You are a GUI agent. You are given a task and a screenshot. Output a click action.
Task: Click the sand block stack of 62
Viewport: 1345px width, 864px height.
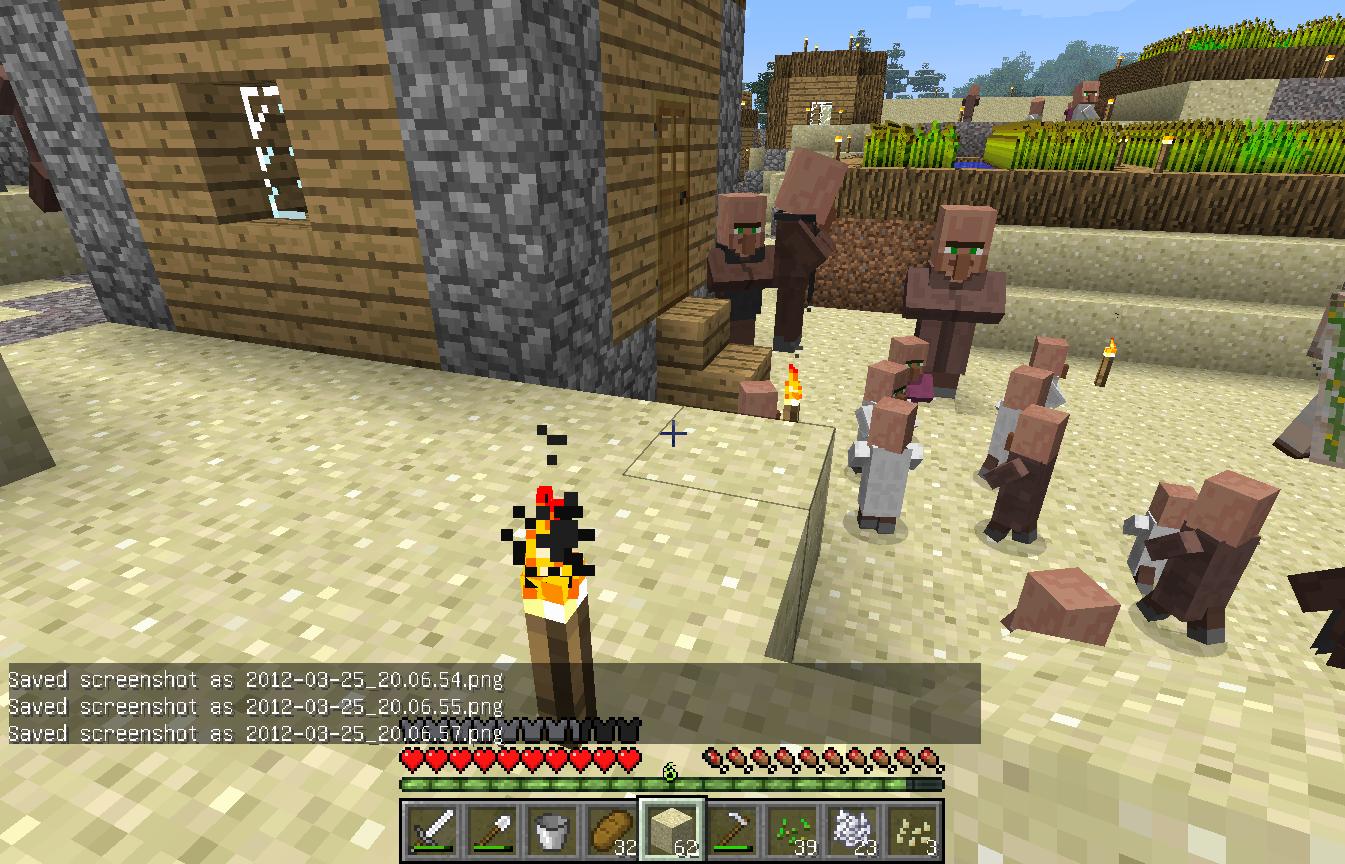(672, 829)
